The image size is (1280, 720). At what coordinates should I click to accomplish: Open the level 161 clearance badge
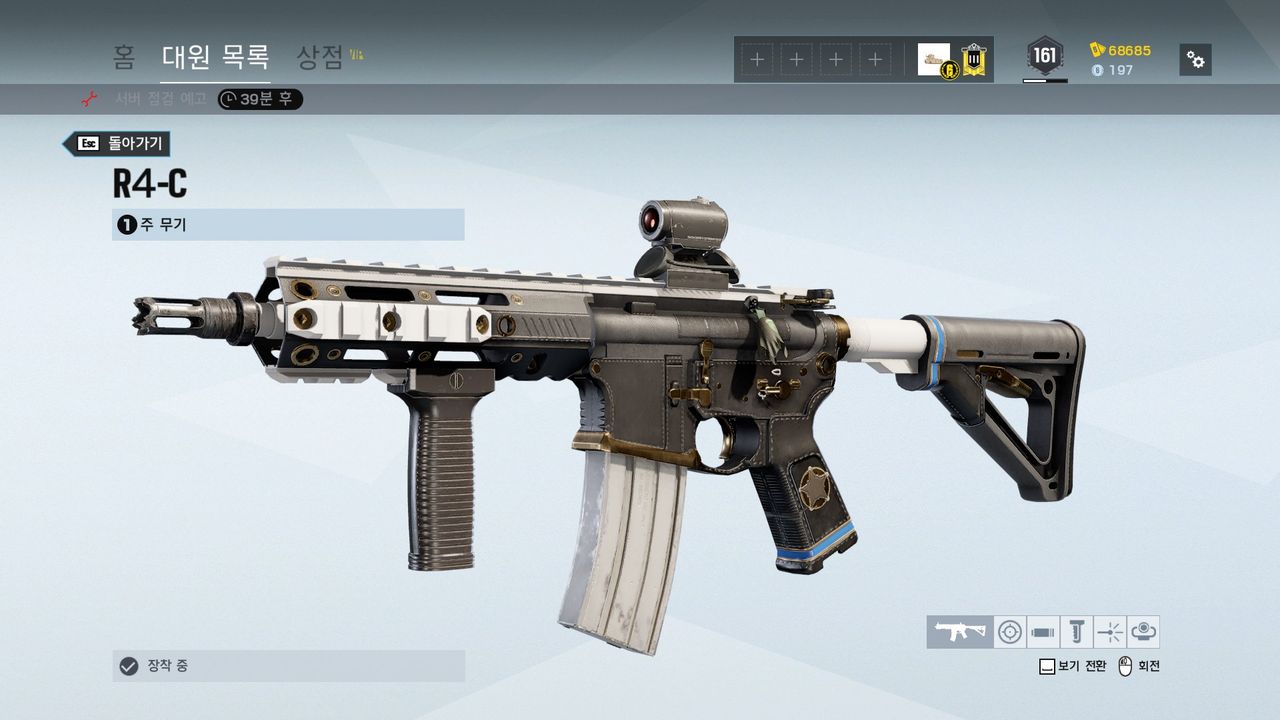1045,57
